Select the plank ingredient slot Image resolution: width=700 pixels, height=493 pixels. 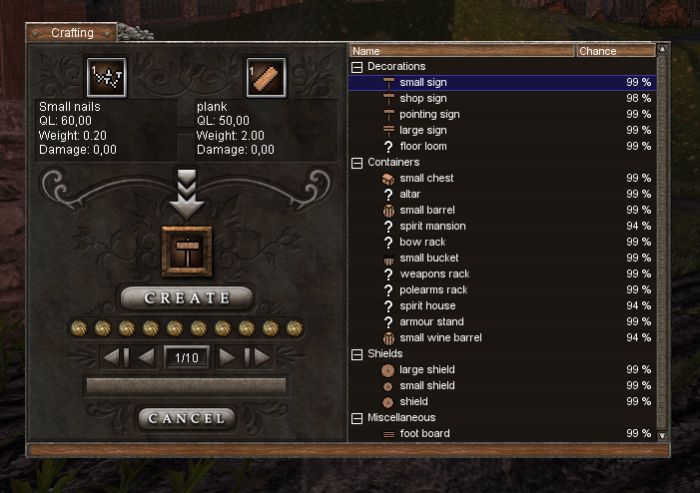pyautogui.click(x=266, y=77)
